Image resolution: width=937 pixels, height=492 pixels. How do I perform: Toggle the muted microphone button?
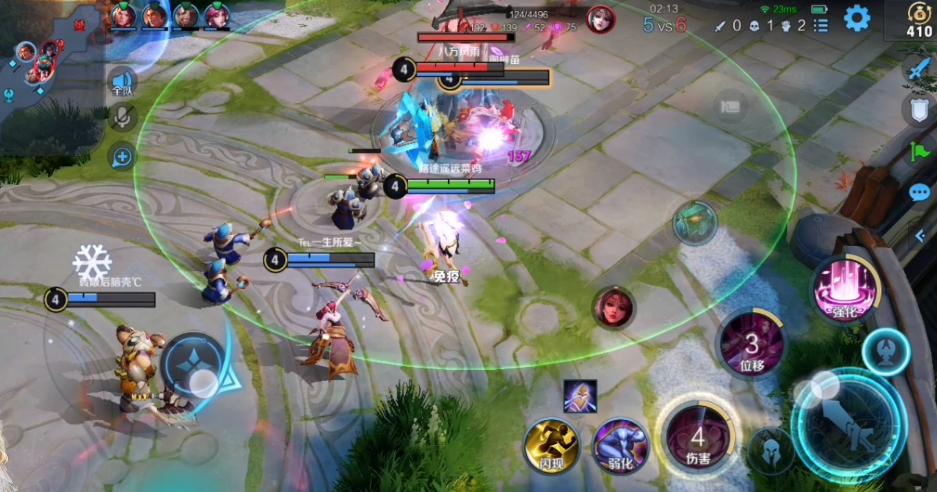tap(122, 118)
